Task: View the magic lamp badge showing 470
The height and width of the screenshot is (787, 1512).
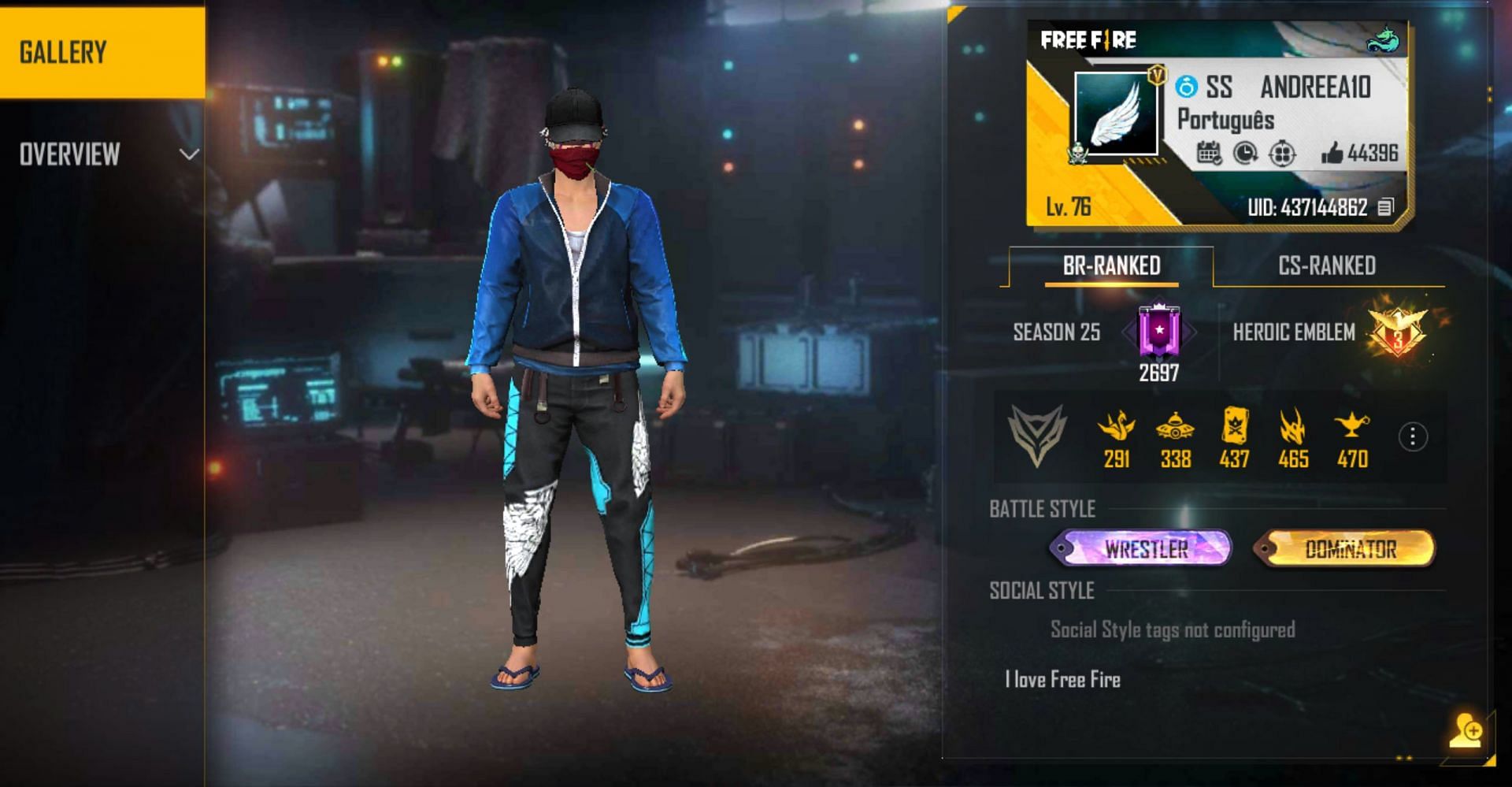Action: 1352,428
